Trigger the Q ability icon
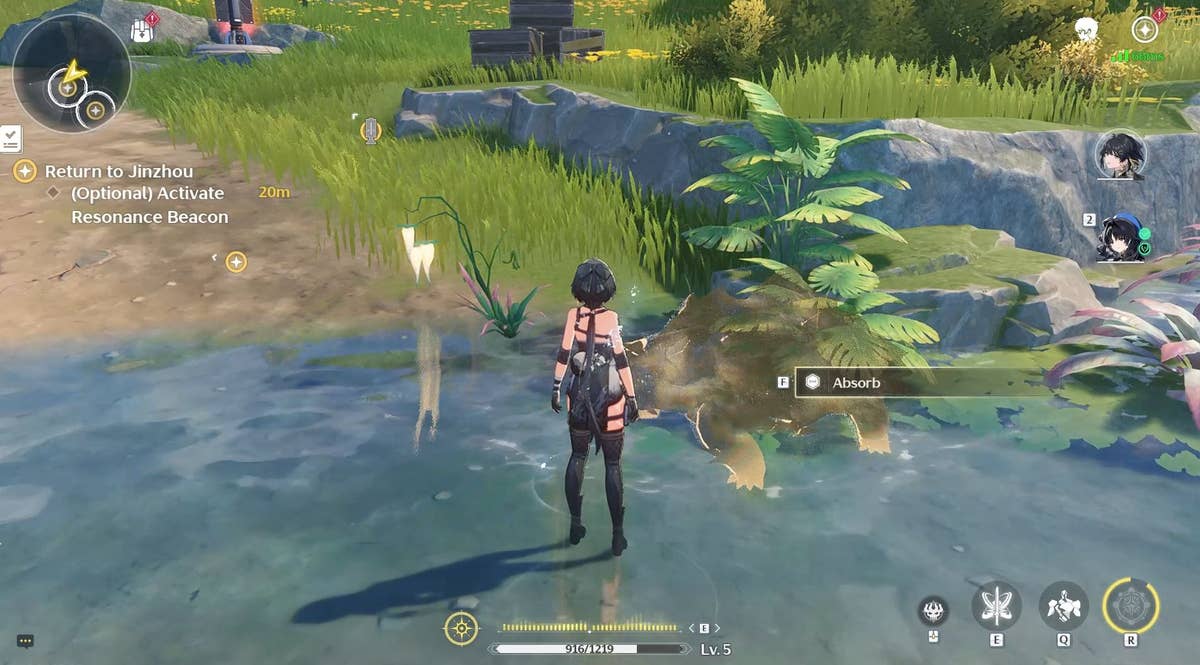 click(1063, 605)
